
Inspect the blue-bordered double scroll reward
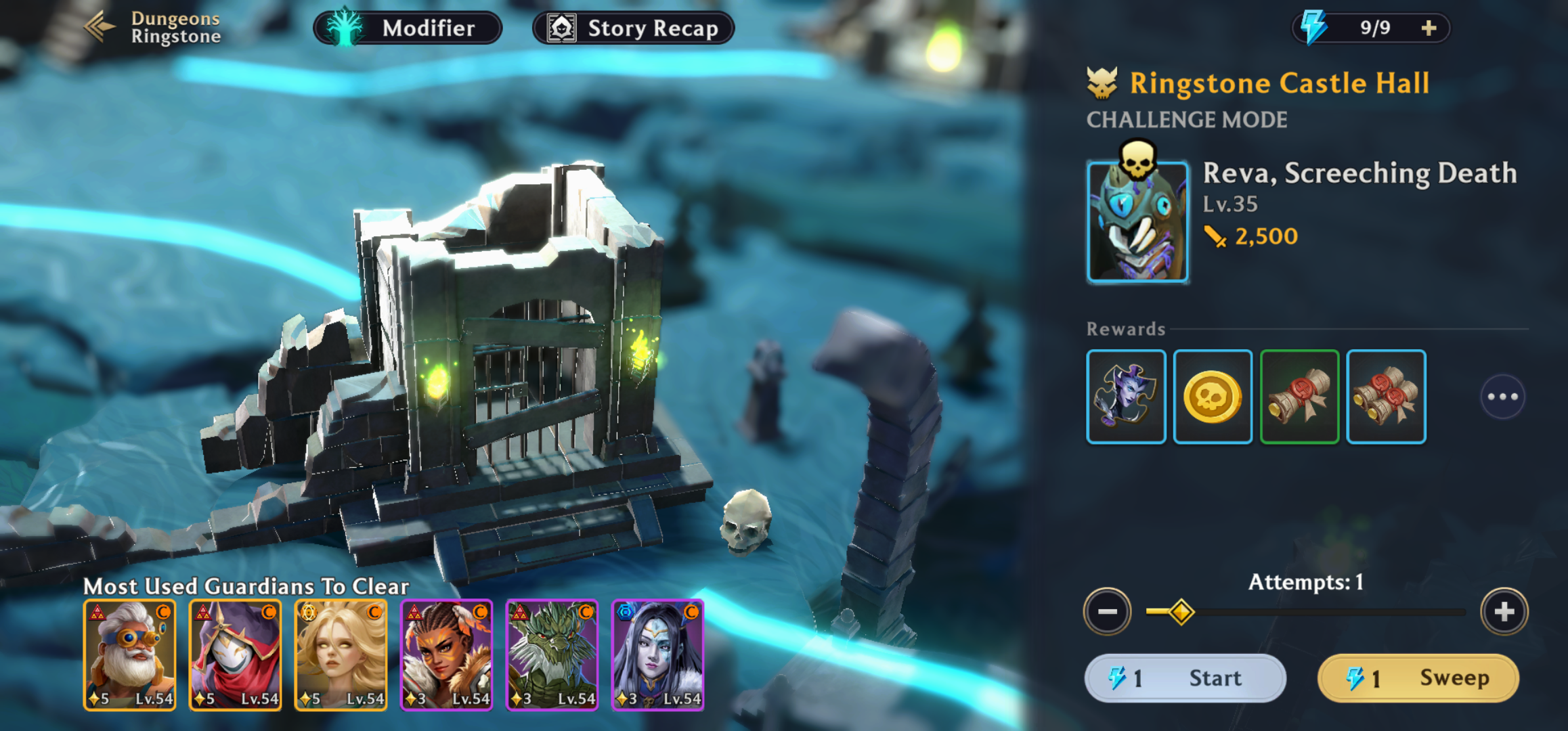point(1386,397)
